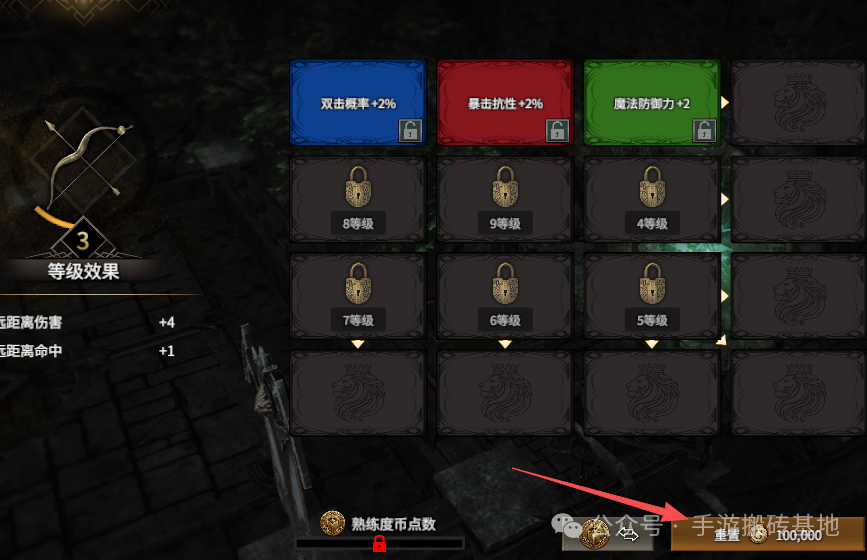The image size is (867, 560).
Task: Click the red lock on the 熟练度币点数 bar
Action: pyautogui.click(x=379, y=544)
